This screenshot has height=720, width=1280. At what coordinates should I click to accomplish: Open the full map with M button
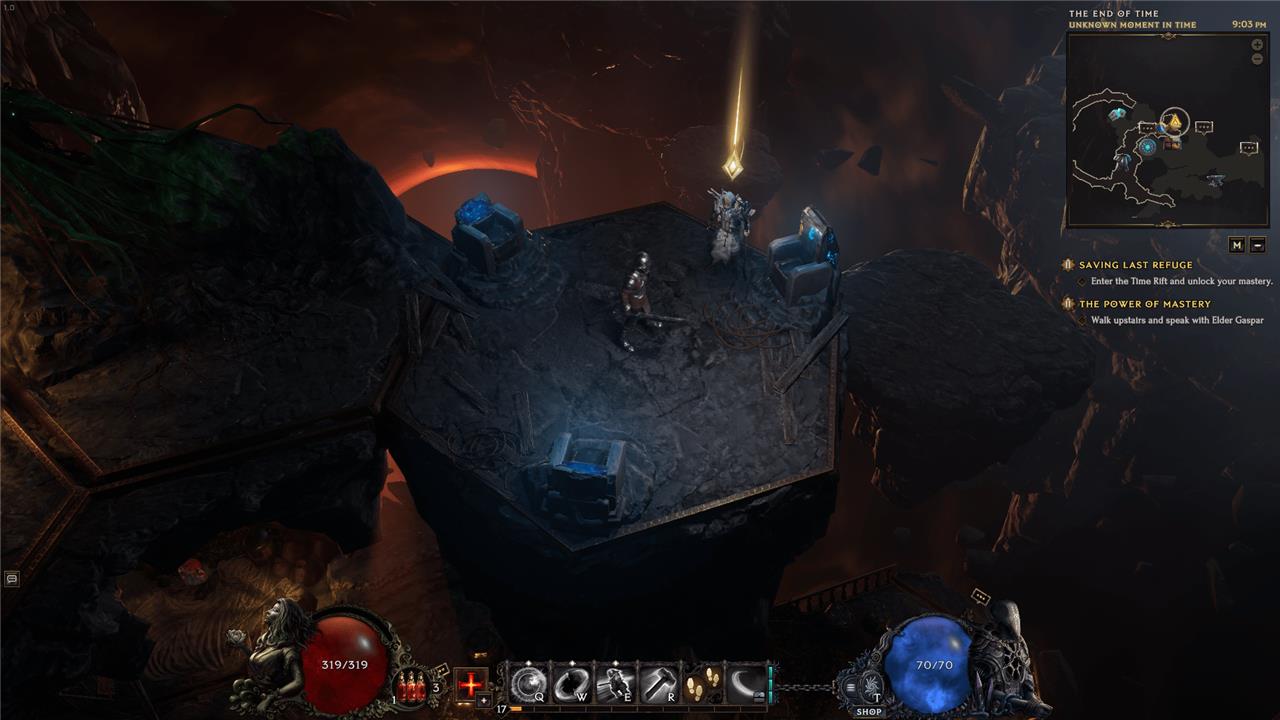(1237, 244)
